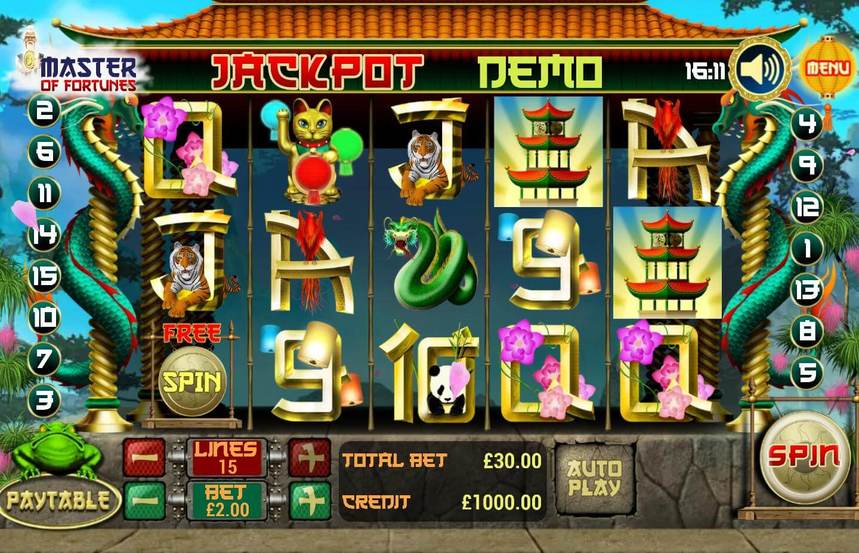Decrease the number of lines
Viewport: 859px width, 553px height.
143,457
